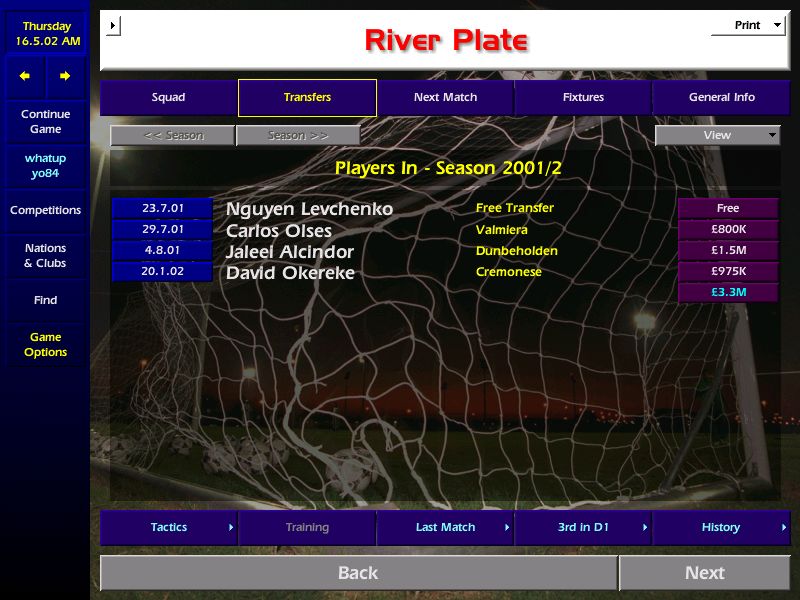Open Game Options
Image resolution: width=800 pixels, height=600 pixels.
pyautogui.click(x=45, y=345)
